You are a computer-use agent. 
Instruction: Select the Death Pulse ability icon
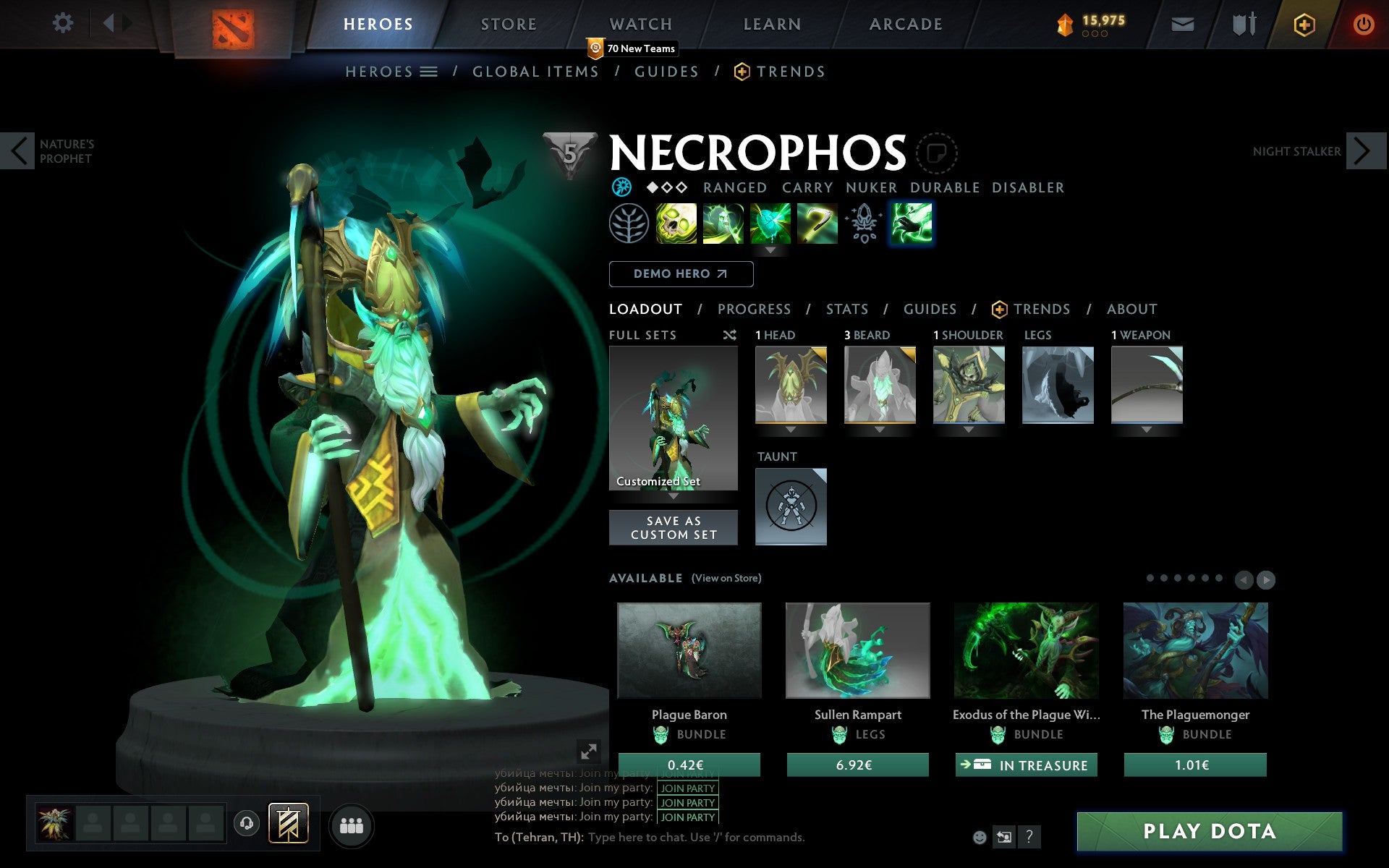point(676,224)
